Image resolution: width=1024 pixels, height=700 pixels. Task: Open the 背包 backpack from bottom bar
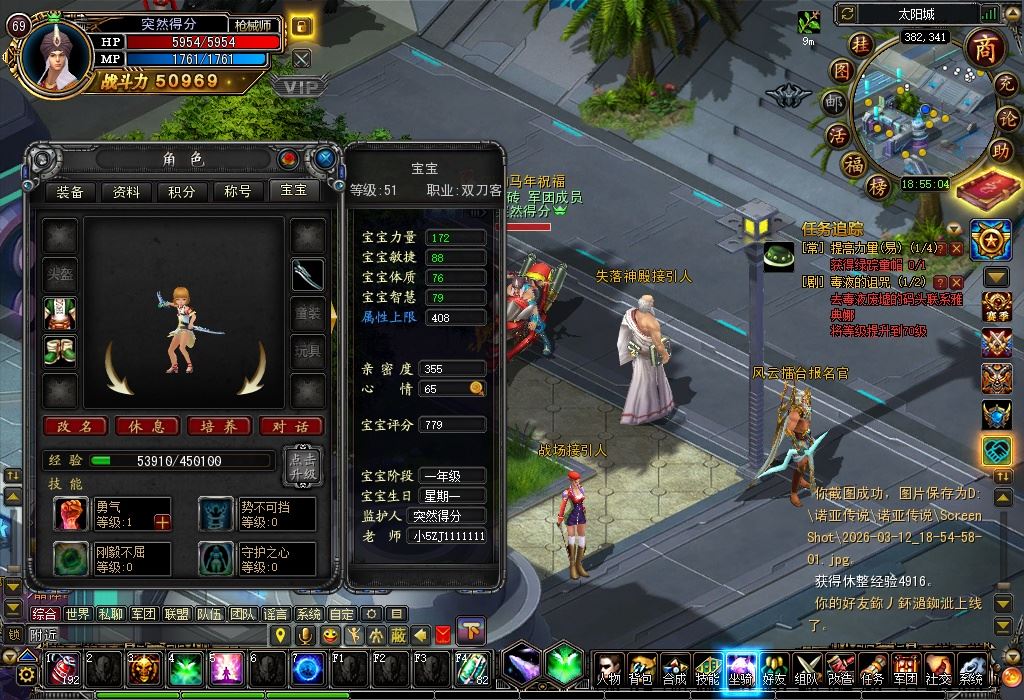point(641,669)
